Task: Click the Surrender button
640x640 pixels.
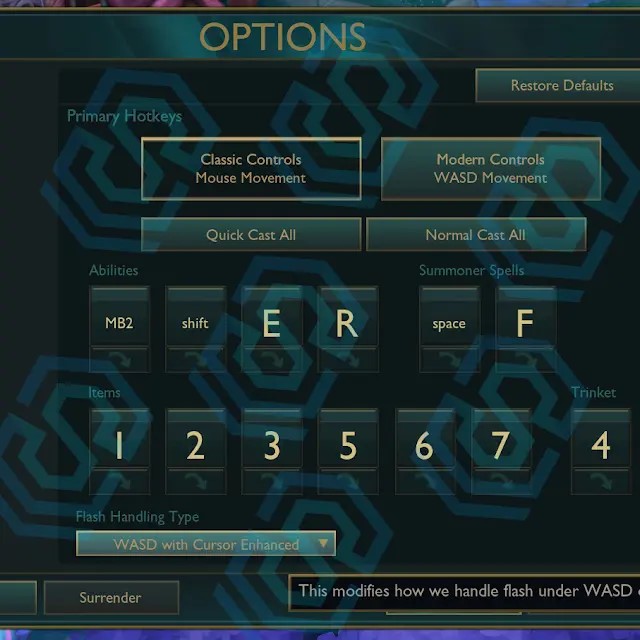Action: coord(111,598)
